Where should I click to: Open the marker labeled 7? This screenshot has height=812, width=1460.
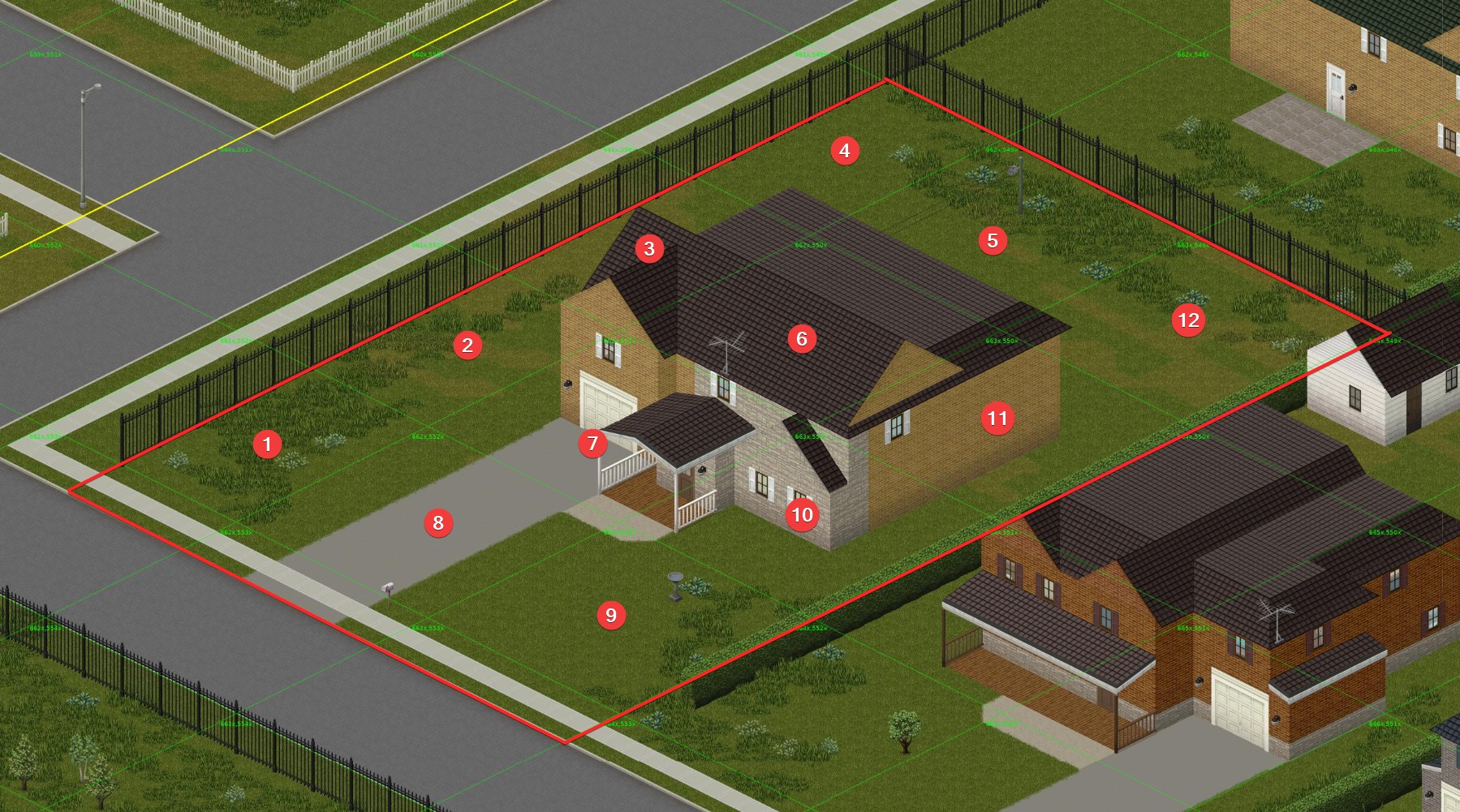(x=592, y=444)
